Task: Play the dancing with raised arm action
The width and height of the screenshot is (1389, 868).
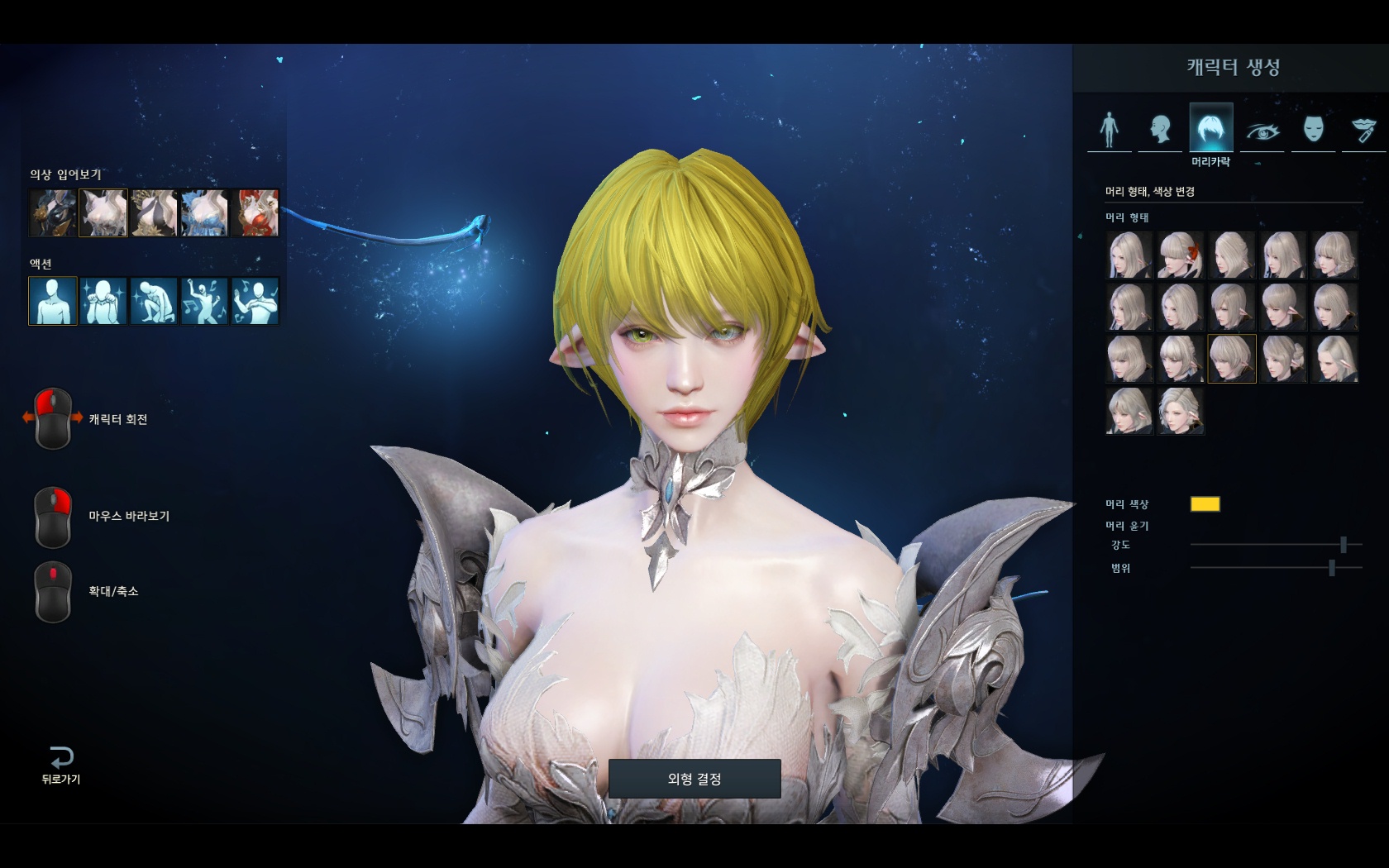Action: (x=204, y=301)
